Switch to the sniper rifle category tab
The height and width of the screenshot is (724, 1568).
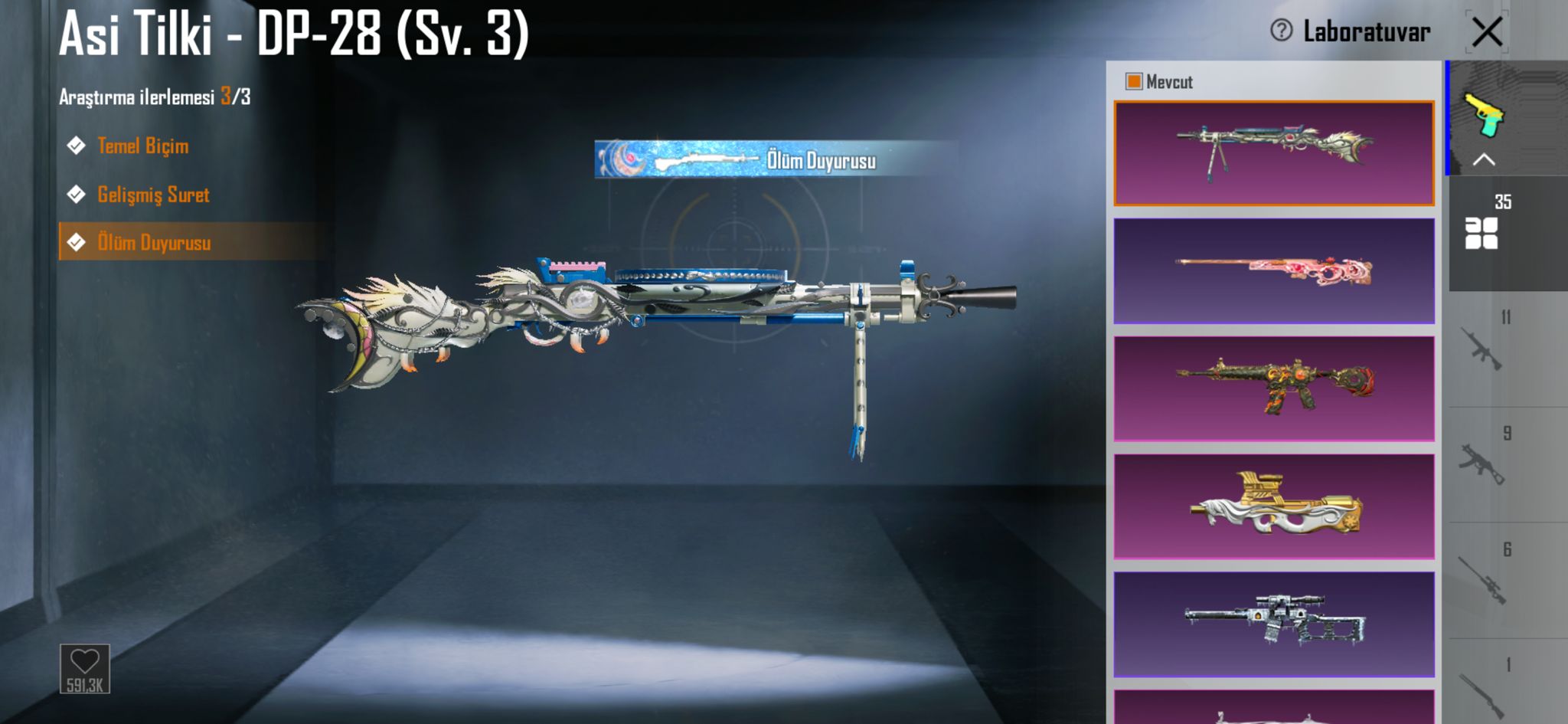(x=1484, y=580)
